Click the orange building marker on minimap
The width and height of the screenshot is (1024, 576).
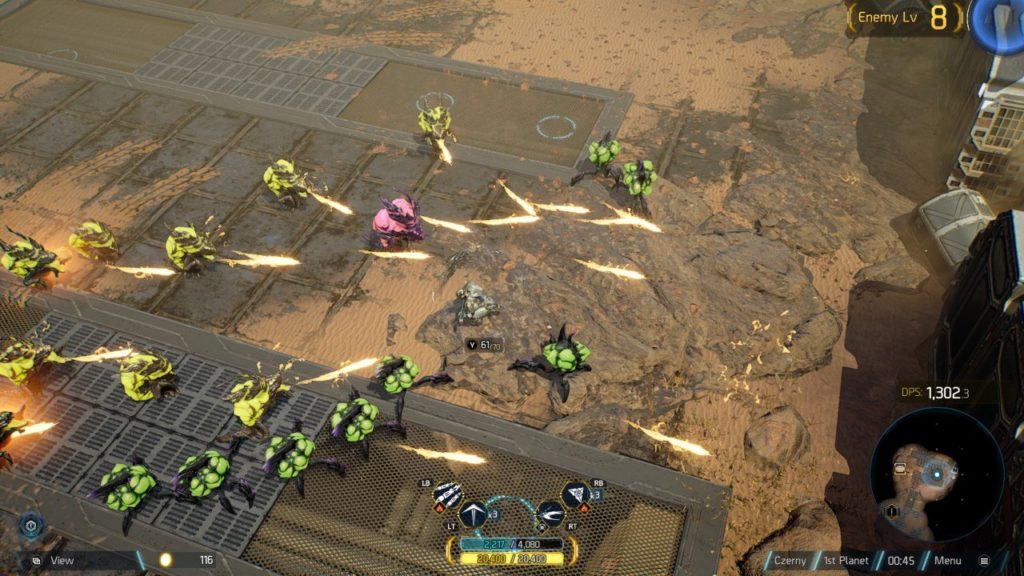tap(898, 466)
